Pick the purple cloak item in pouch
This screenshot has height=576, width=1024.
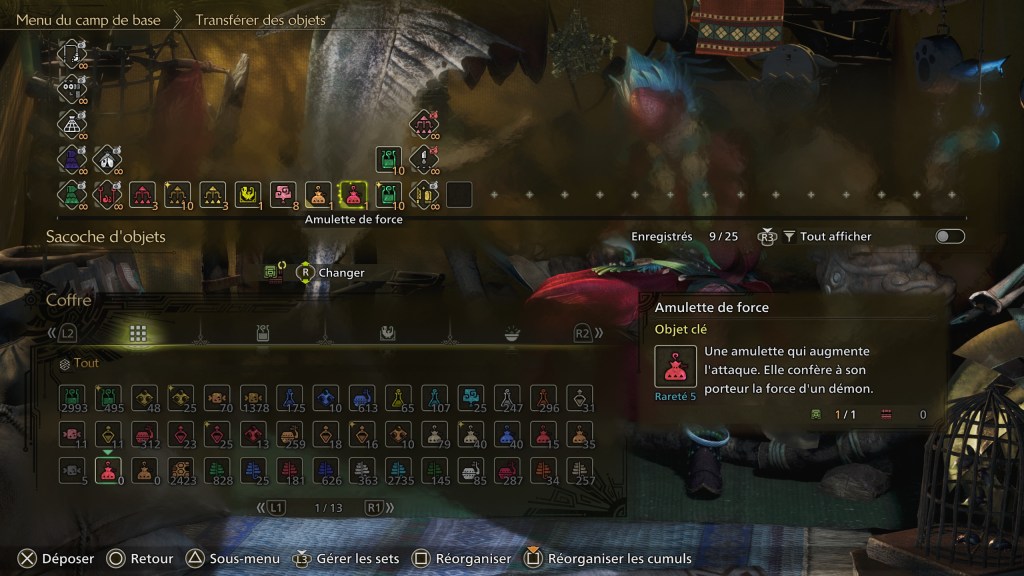click(72, 159)
